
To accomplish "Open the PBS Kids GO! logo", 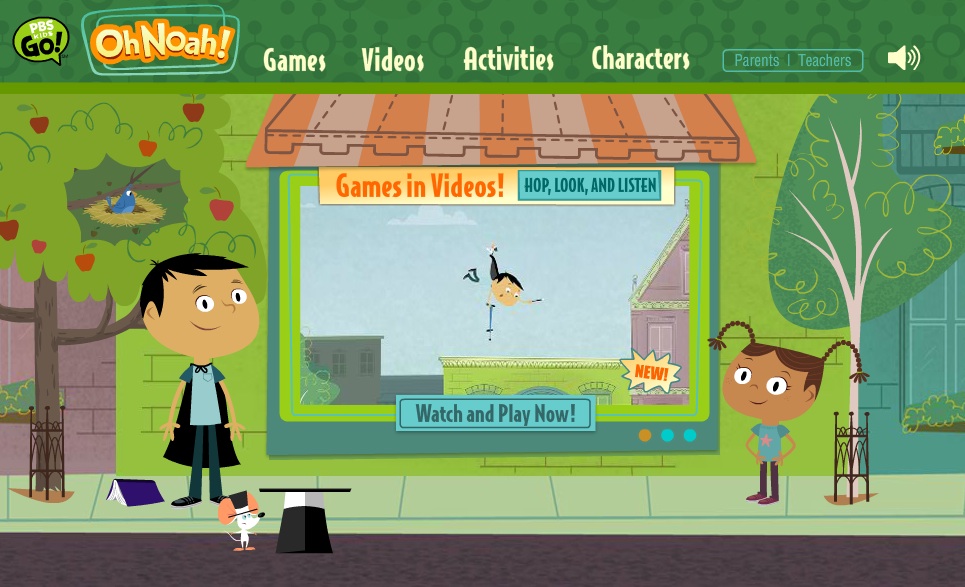I will click(40, 40).
